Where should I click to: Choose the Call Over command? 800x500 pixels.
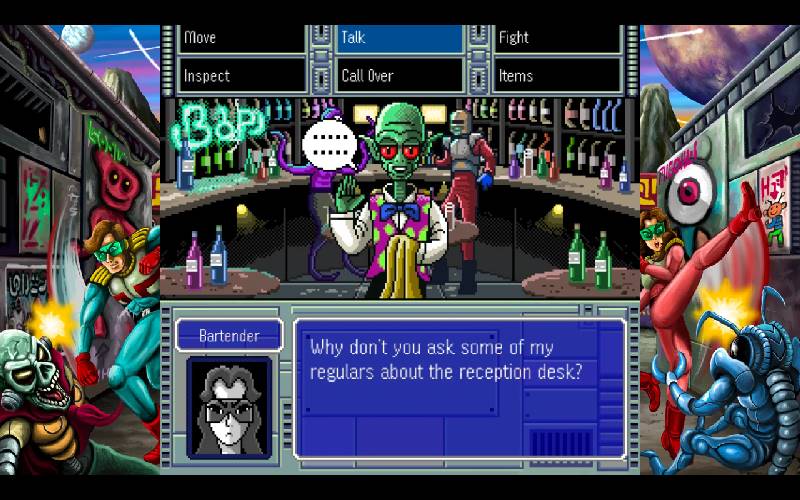tap(400, 76)
